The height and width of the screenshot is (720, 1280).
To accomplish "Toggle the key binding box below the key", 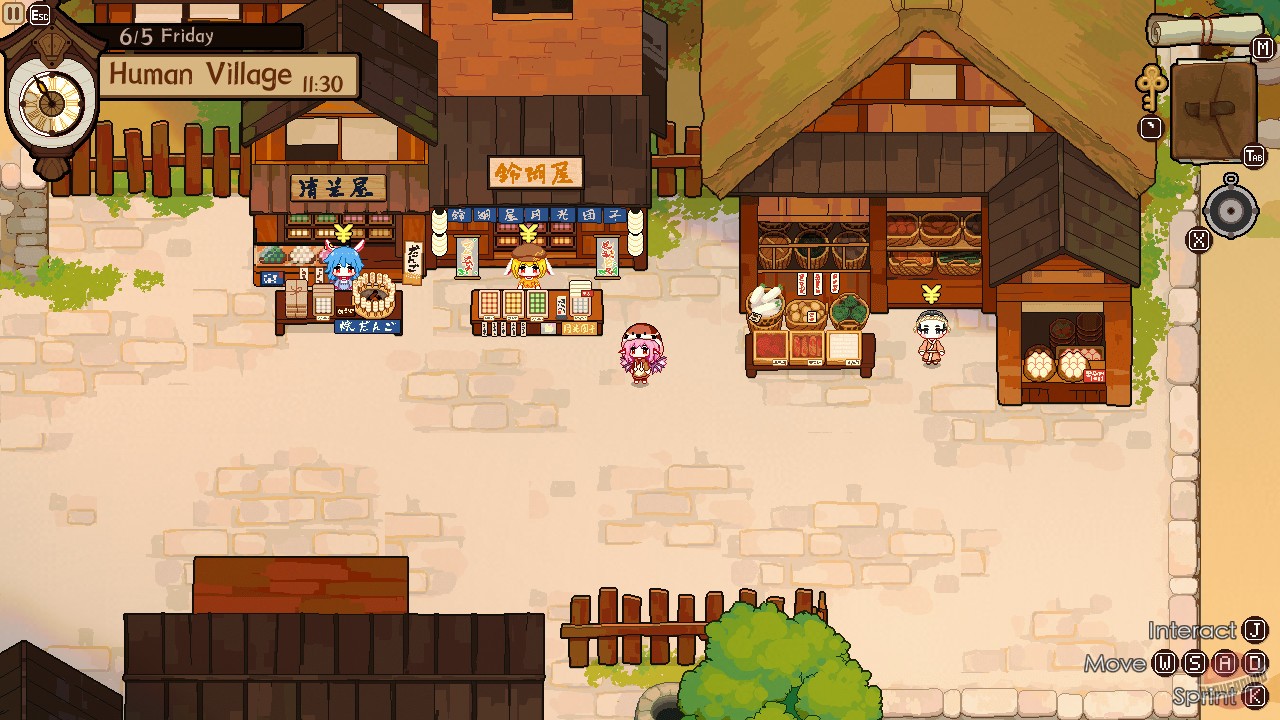I will click(x=1152, y=128).
